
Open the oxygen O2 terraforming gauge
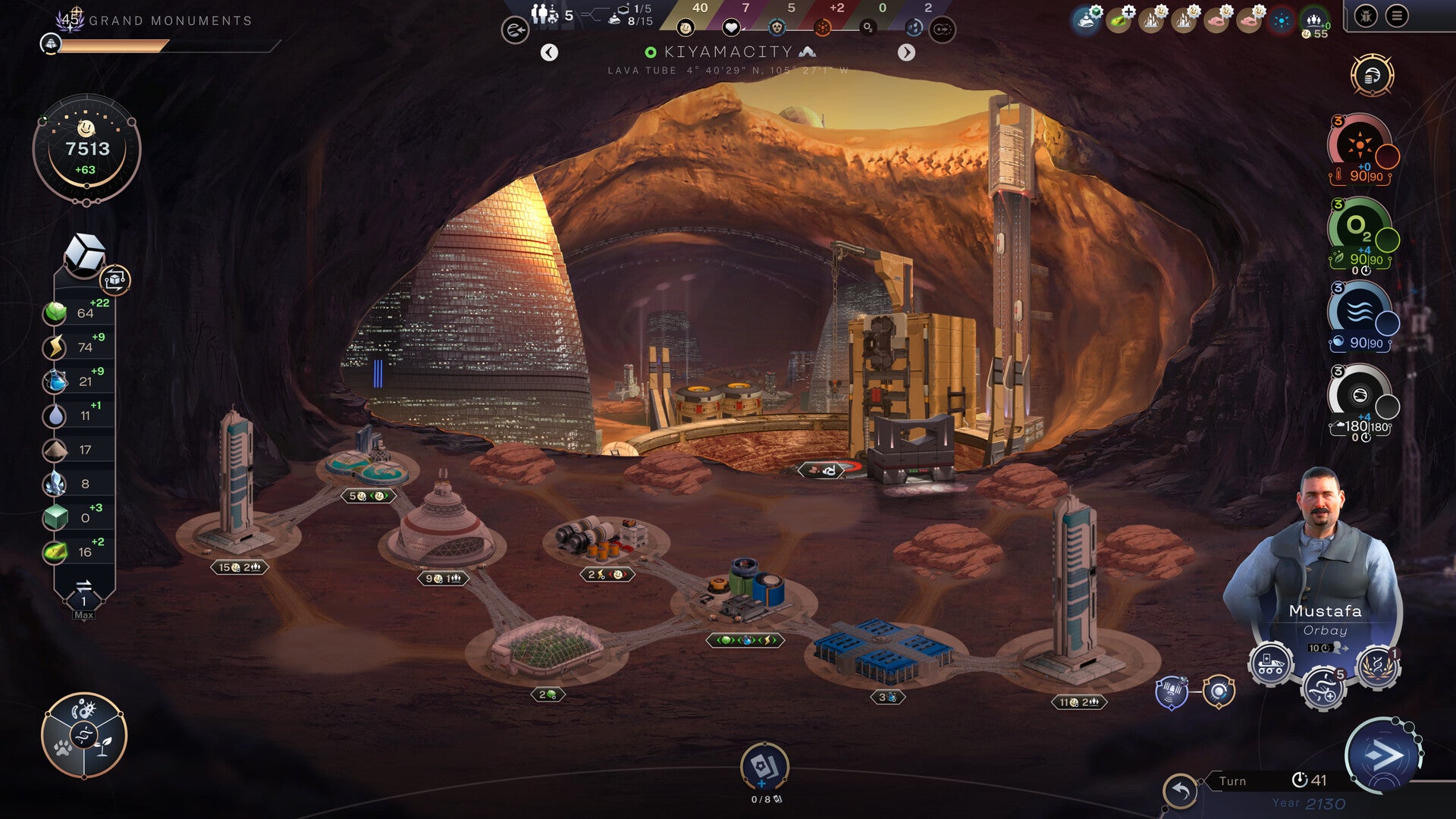tap(1360, 227)
